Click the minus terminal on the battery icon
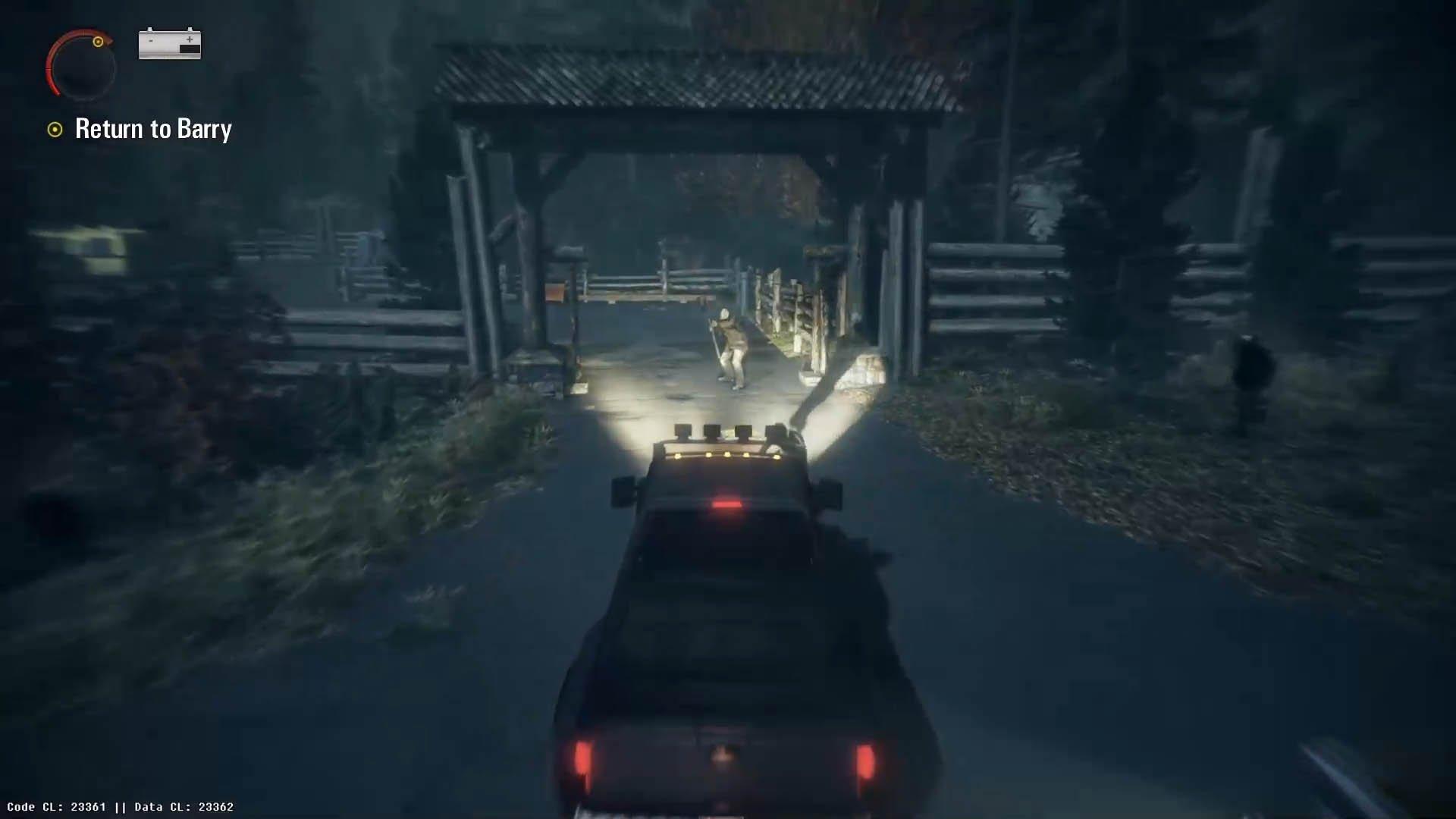 pos(149,36)
